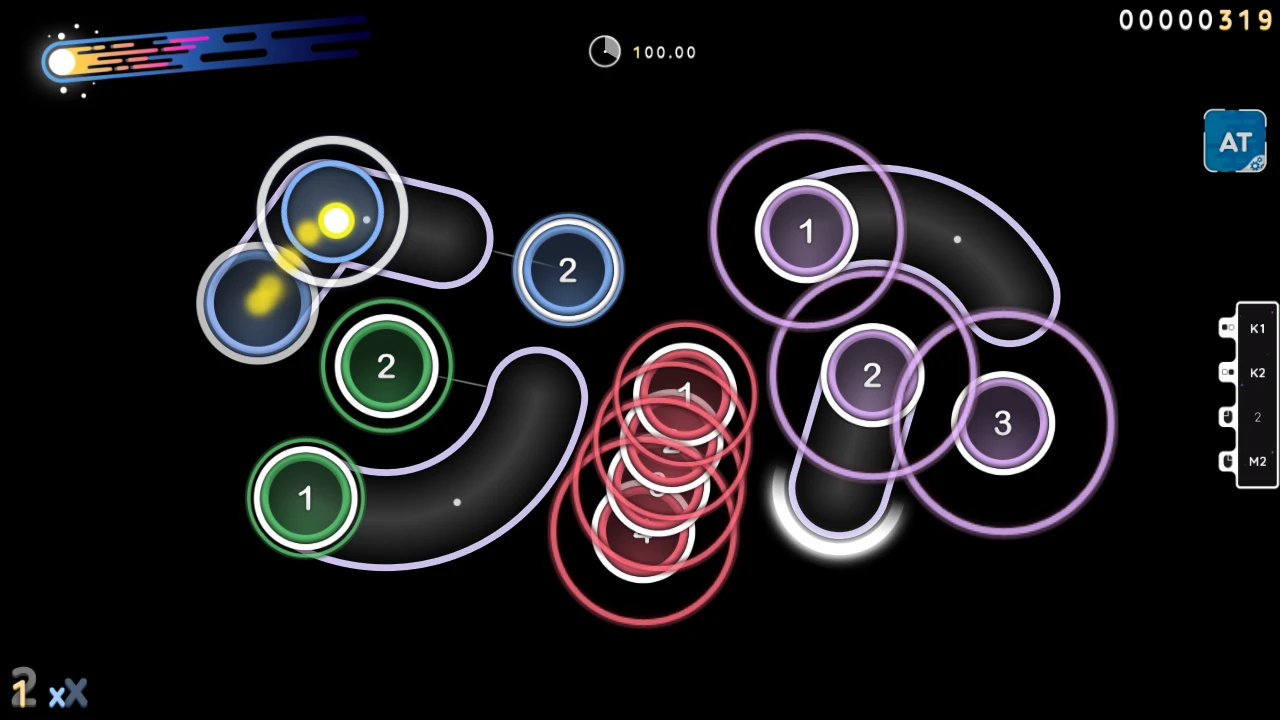Select the blue hit circle numbered 2
1280x720 pixels.
[x=568, y=269]
